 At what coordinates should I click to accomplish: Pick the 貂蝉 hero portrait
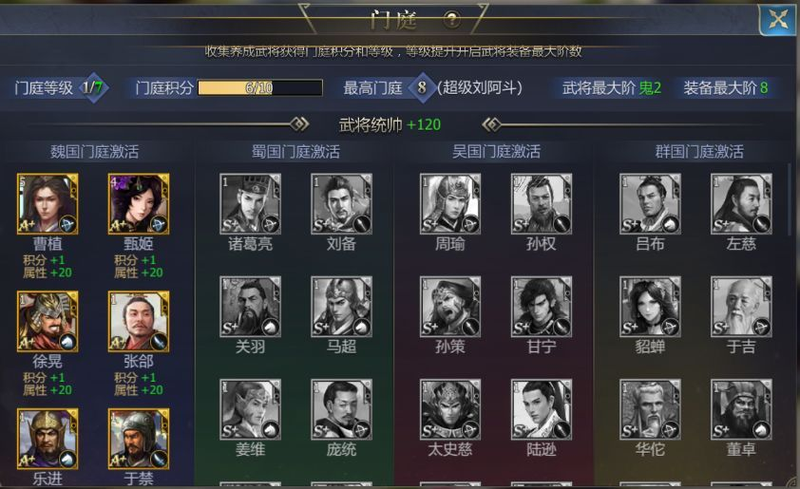(650, 307)
